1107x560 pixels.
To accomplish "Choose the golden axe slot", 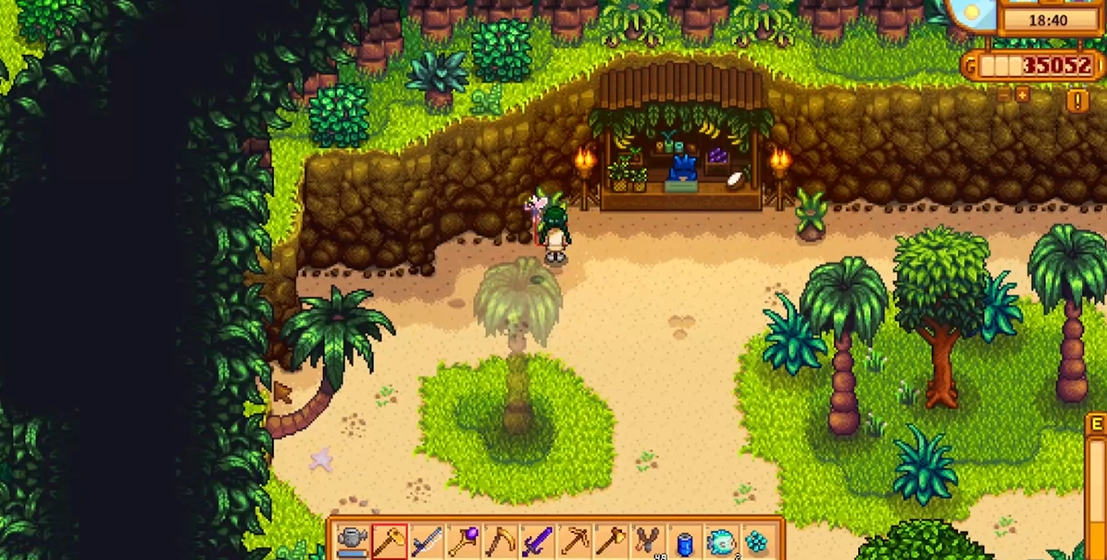I will (610, 542).
